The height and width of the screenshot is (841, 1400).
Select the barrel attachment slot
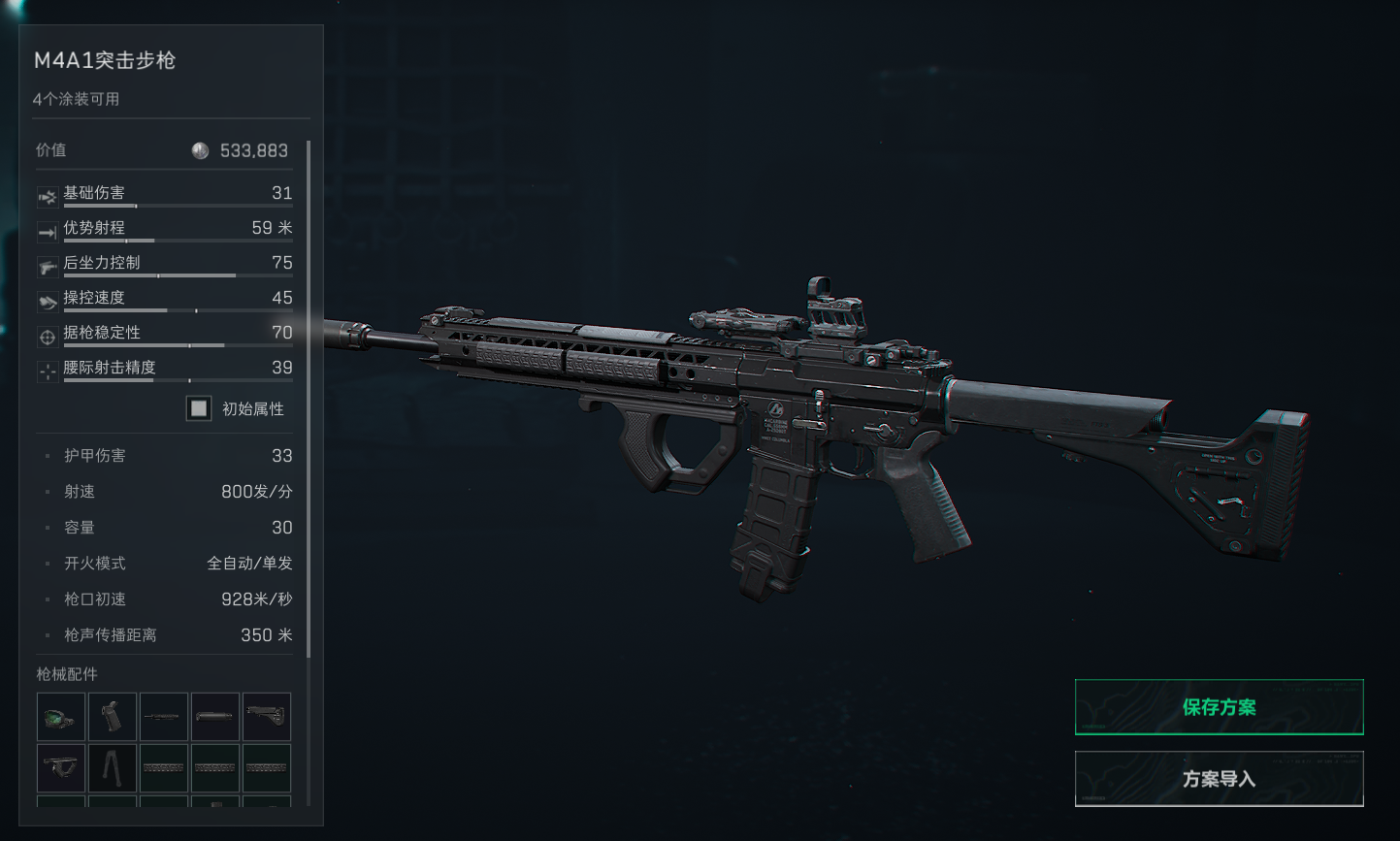tap(164, 717)
